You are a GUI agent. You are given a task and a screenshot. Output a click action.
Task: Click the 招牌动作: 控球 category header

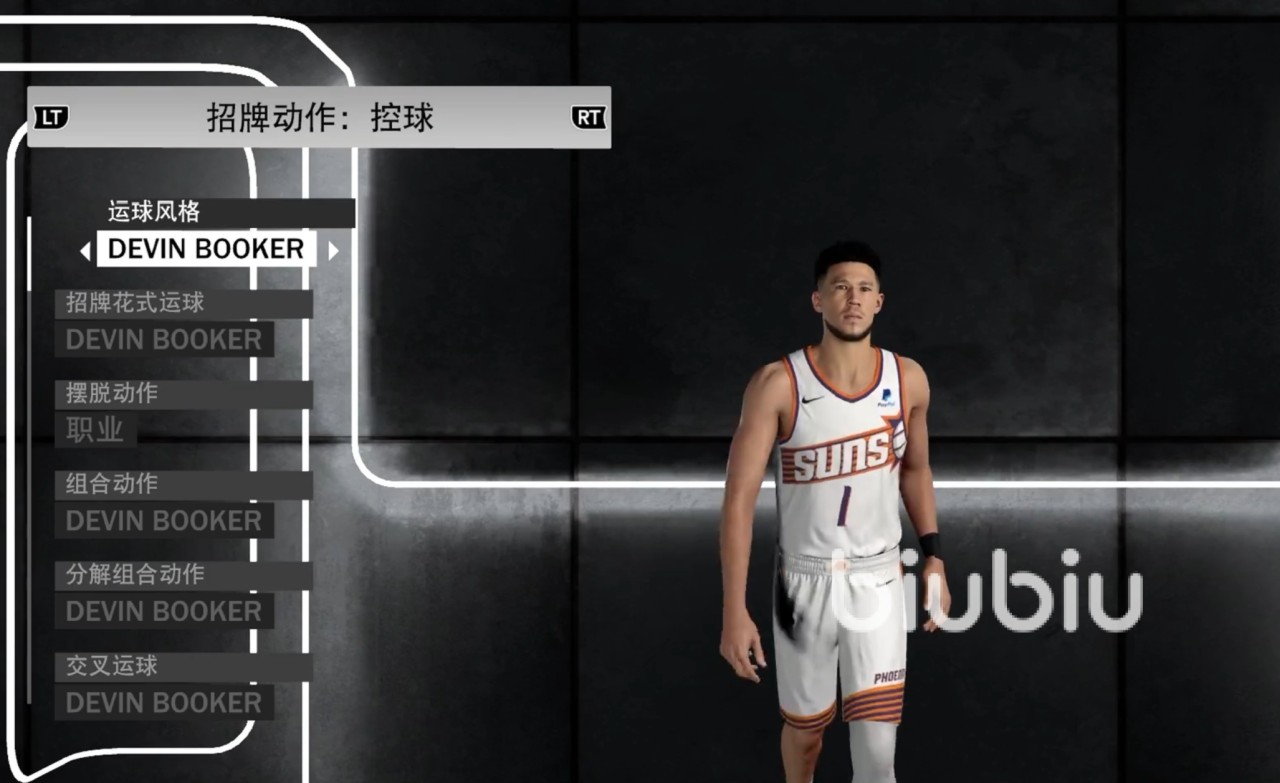click(320, 118)
